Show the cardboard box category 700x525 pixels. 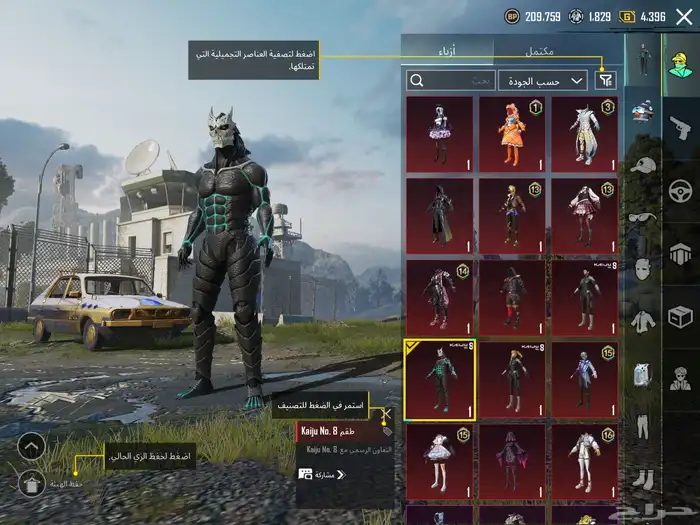coord(680,318)
